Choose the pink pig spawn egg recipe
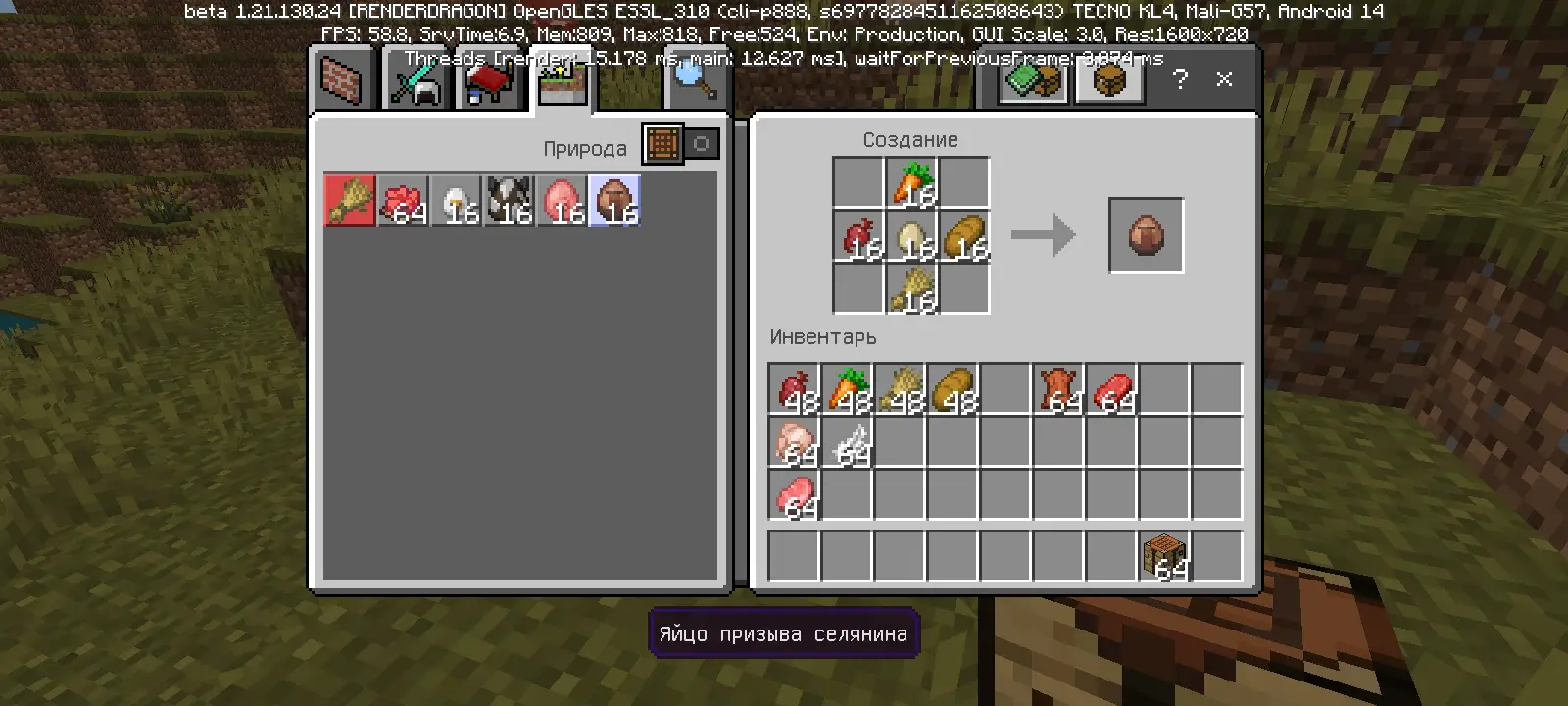The width and height of the screenshot is (1568, 706). click(562, 201)
